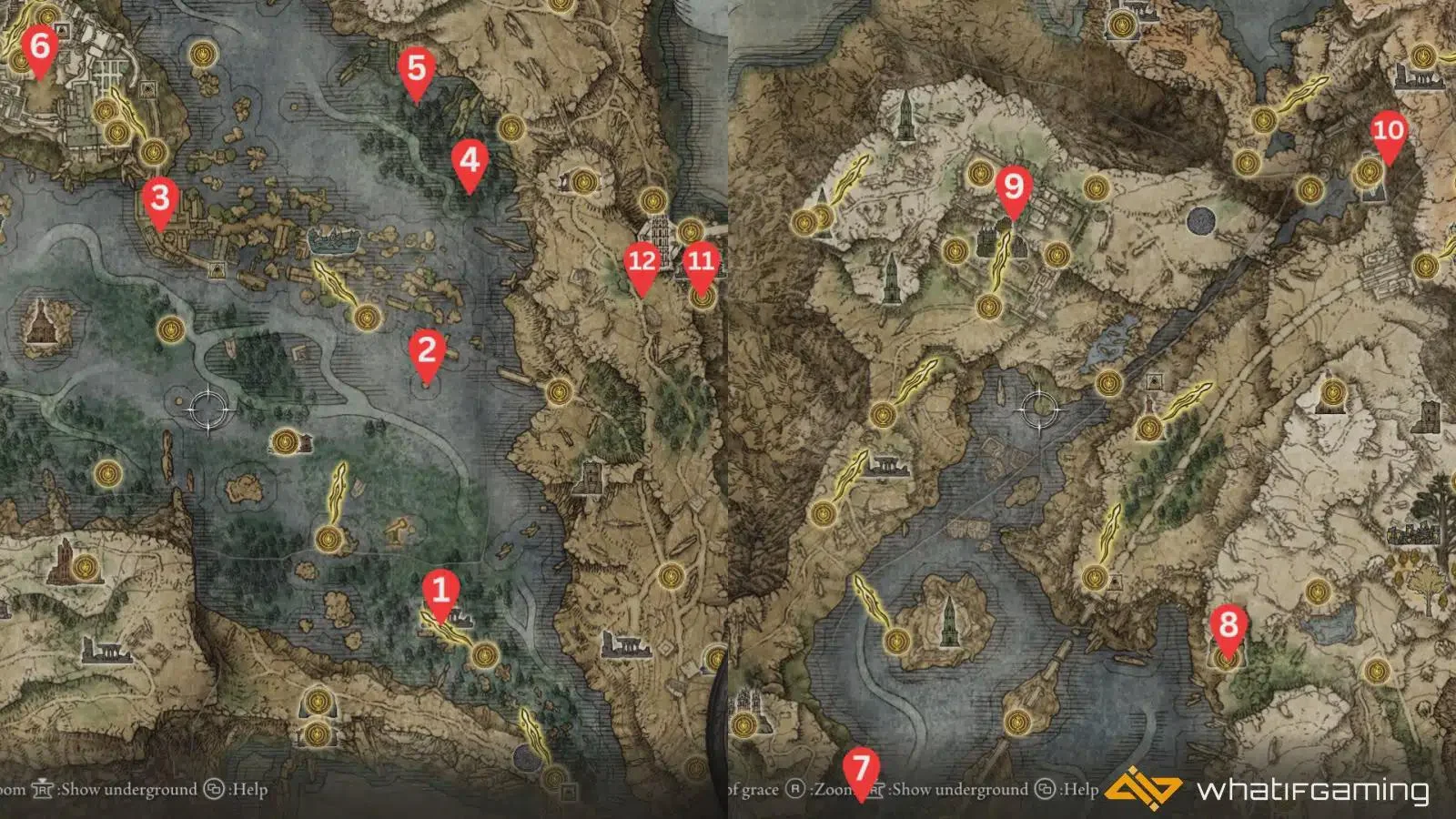
Task: Select marker 8 in the lower-right region
Action: (1228, 626)
